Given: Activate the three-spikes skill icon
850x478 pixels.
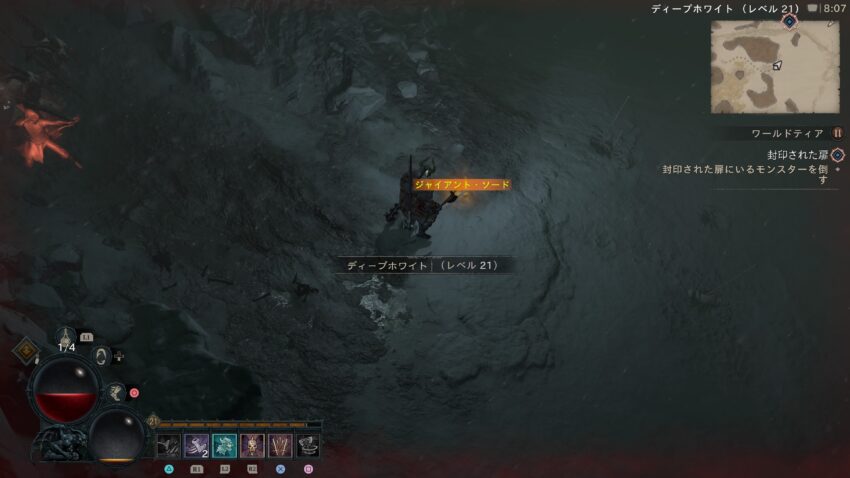Looking at the screenshot, I should (280, 446).
